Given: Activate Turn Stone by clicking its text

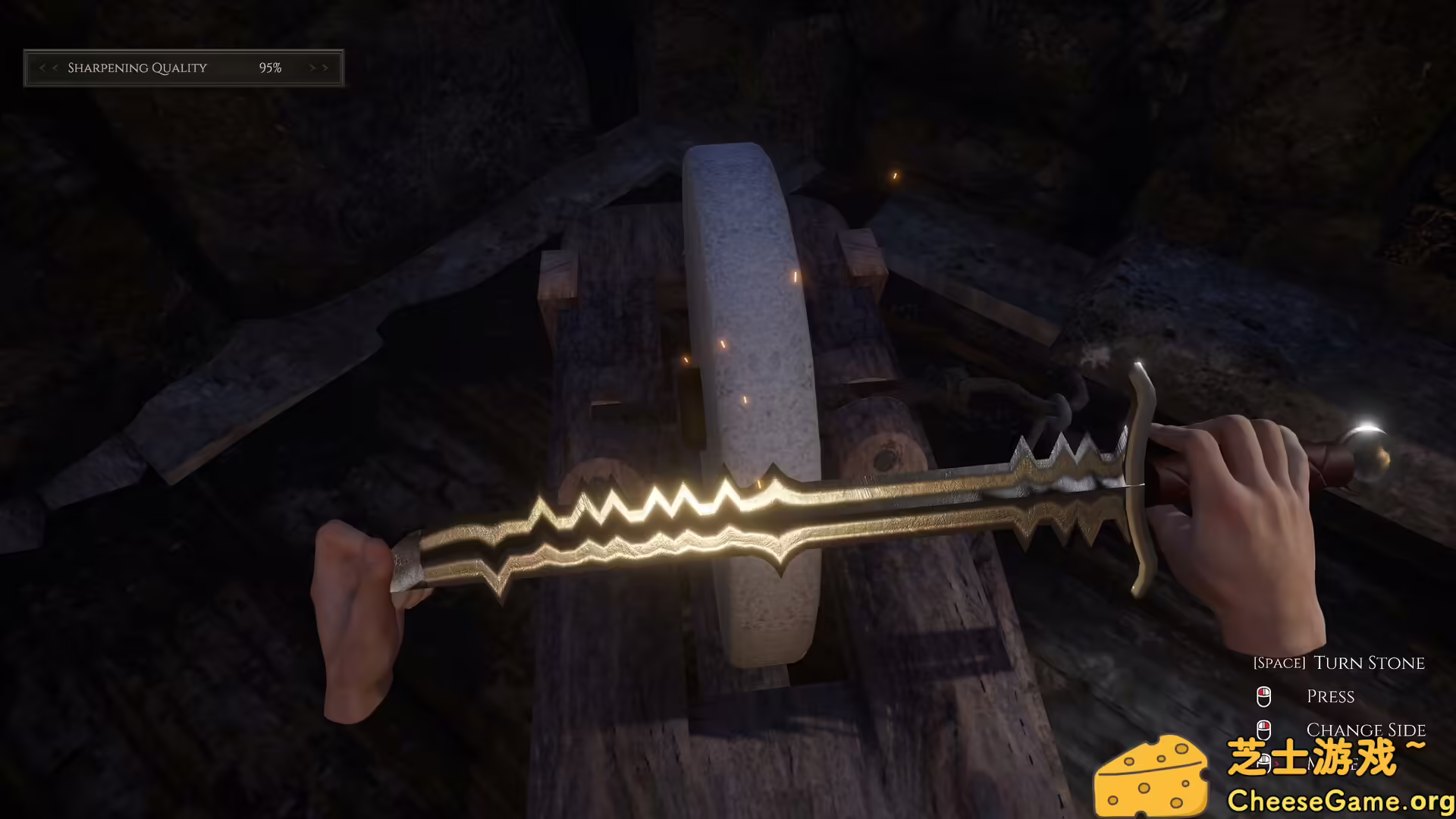Looking at the screenshot, I should click(1370, 663).
